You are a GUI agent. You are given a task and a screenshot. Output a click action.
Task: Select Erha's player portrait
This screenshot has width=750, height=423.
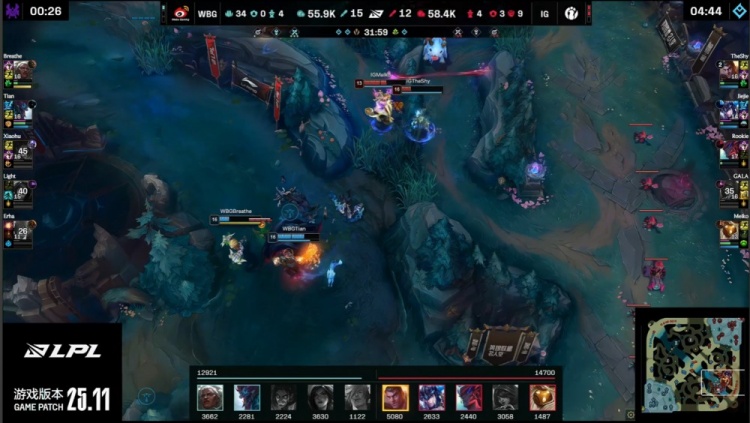tap(21, 233)
